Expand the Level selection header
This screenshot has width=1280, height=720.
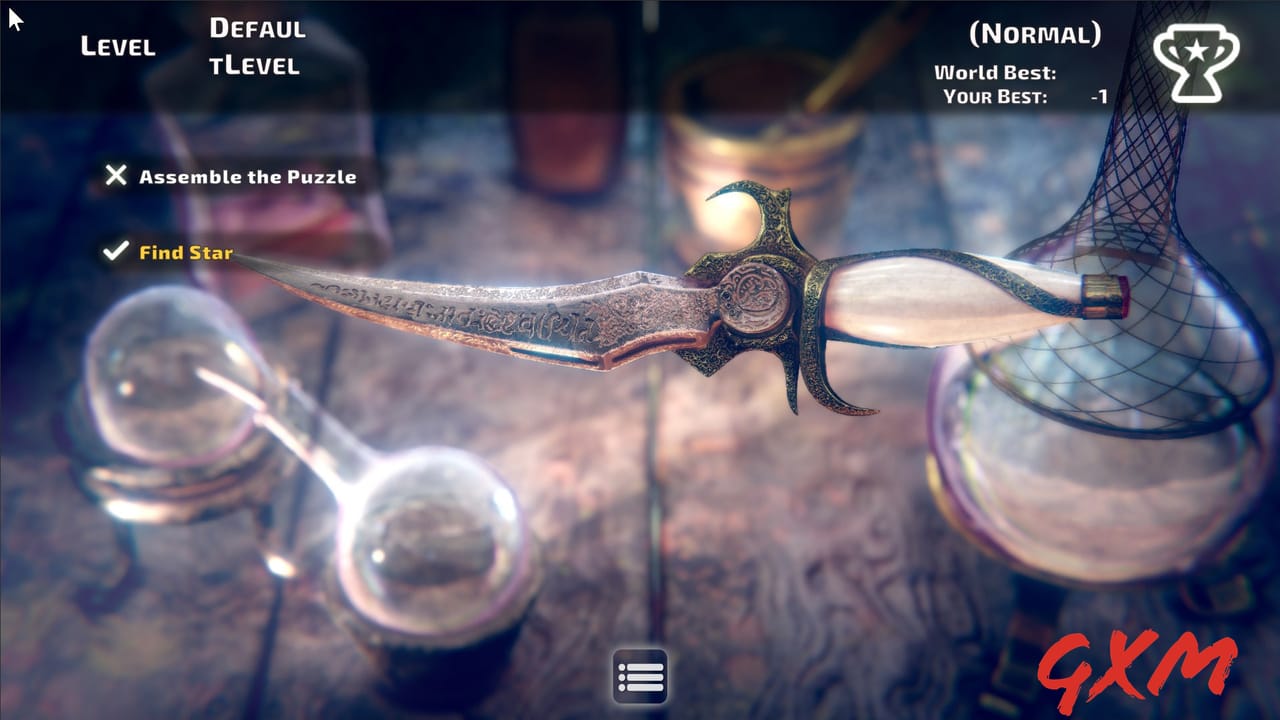click(x=119, y=46)
